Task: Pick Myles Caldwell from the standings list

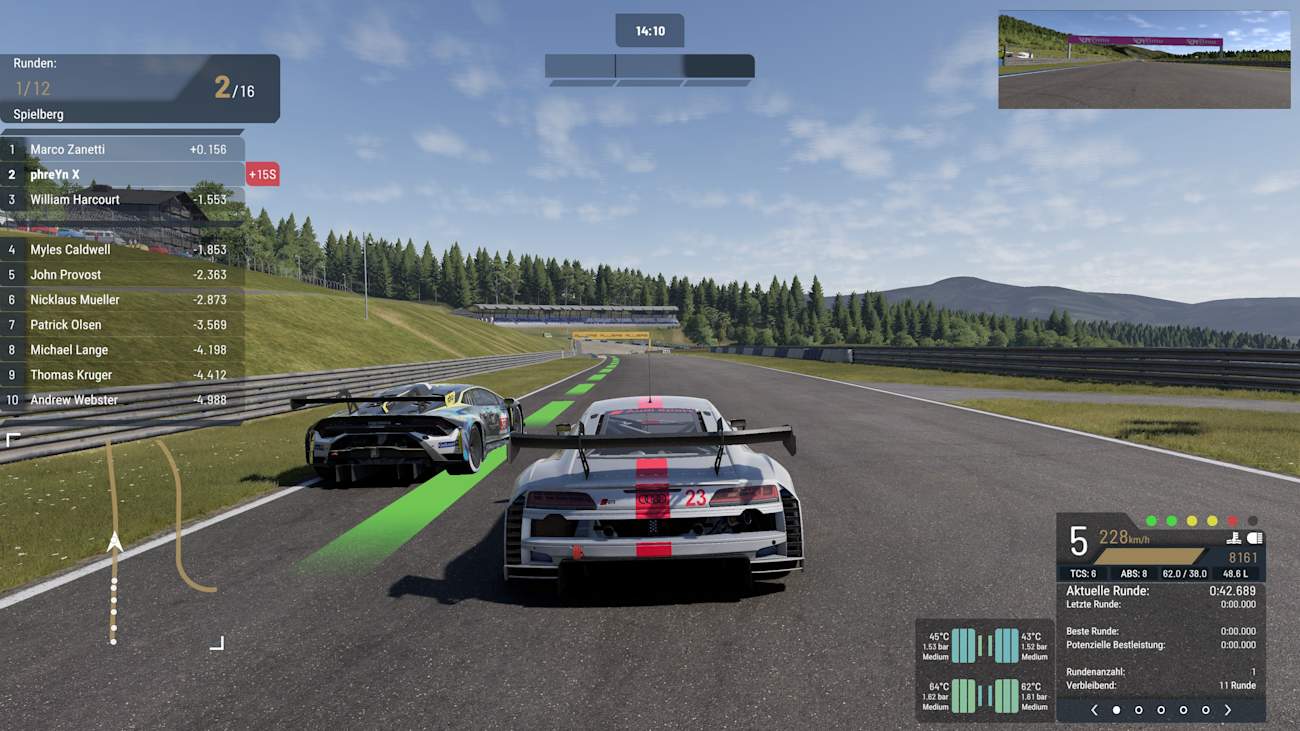Action: coord(122,250)
